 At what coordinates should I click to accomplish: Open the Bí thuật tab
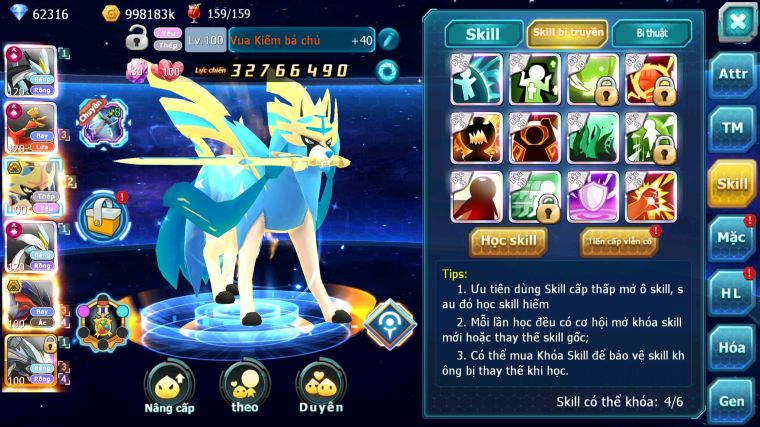(650, 32)
